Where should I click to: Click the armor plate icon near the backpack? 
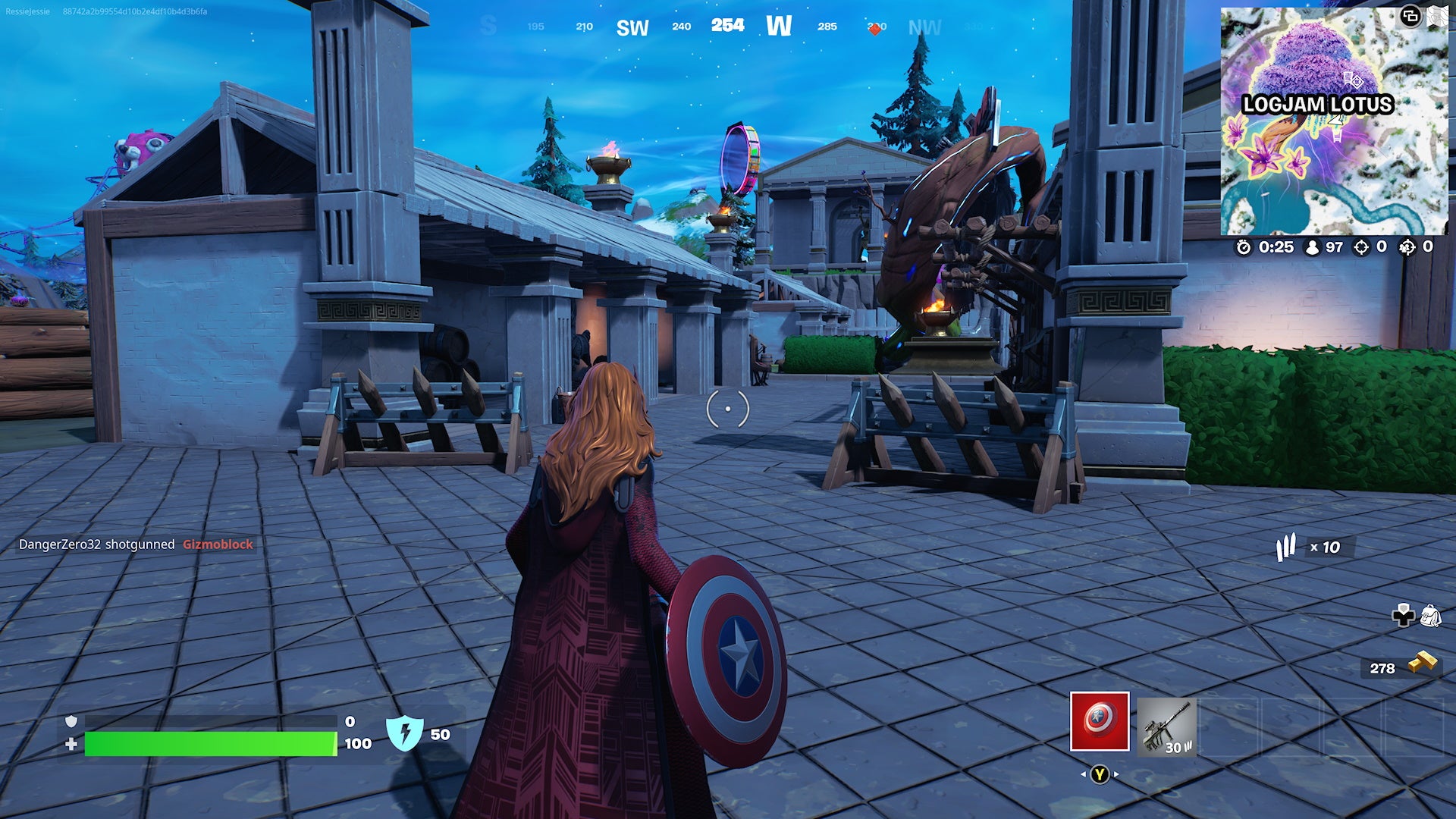coord(1404,615)
